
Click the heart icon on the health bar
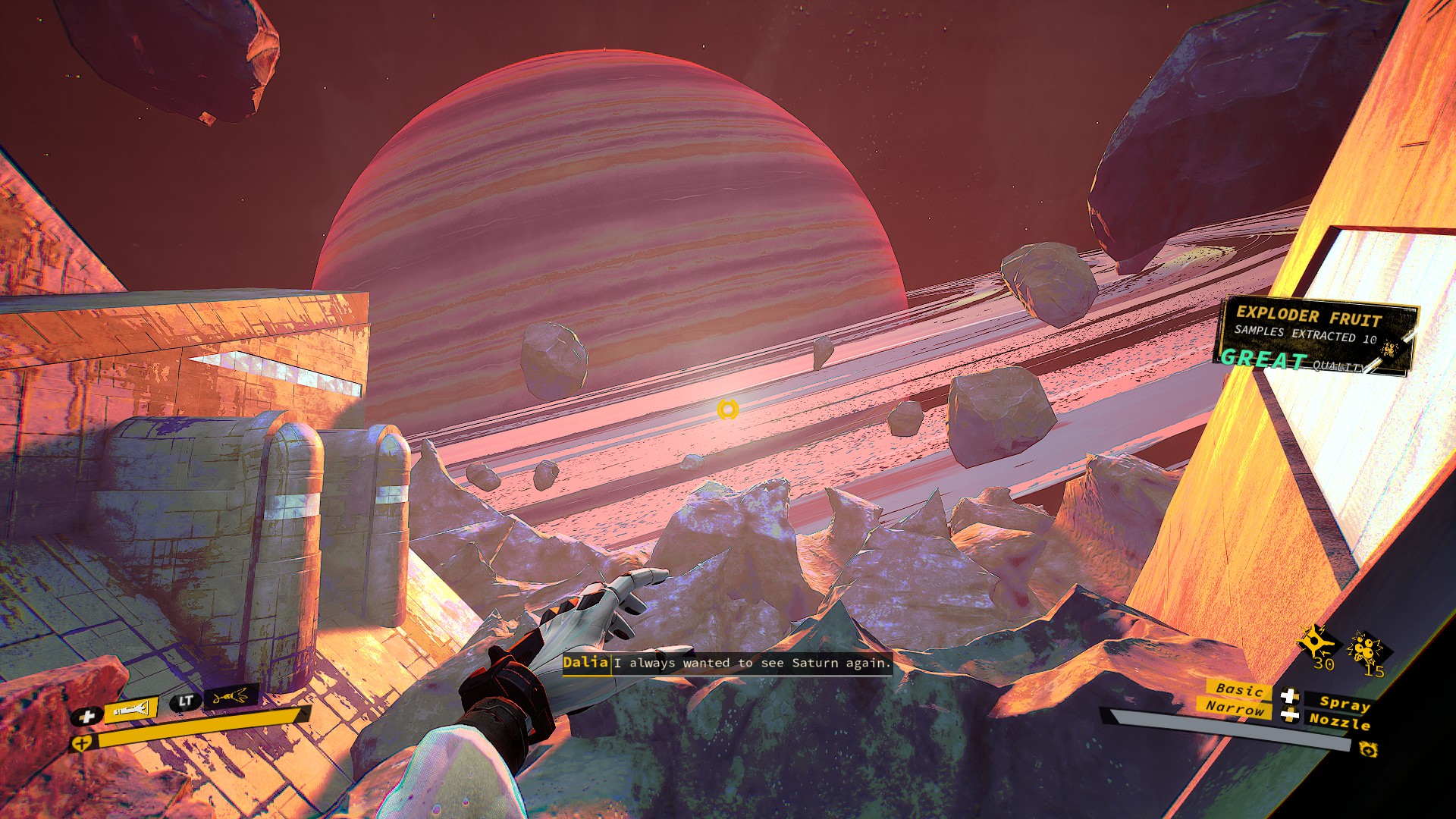click(x=80, y=744)
